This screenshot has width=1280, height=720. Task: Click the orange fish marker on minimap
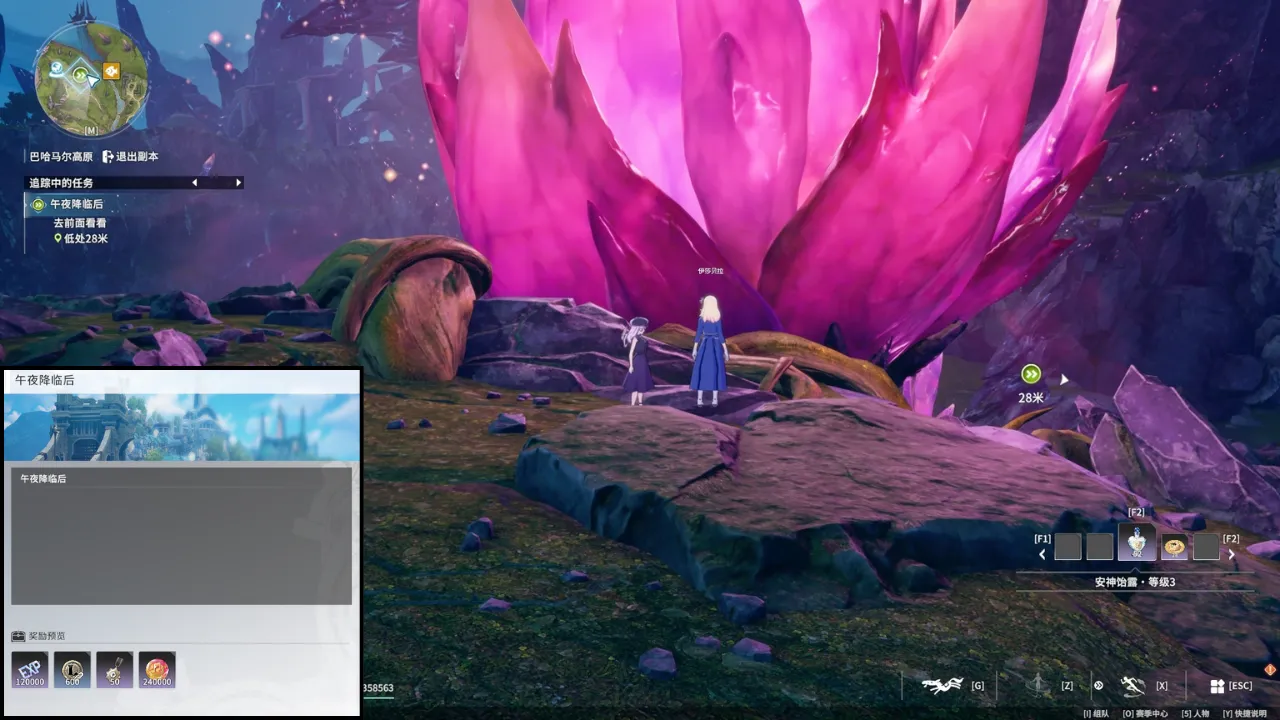[x=111, y=71]
